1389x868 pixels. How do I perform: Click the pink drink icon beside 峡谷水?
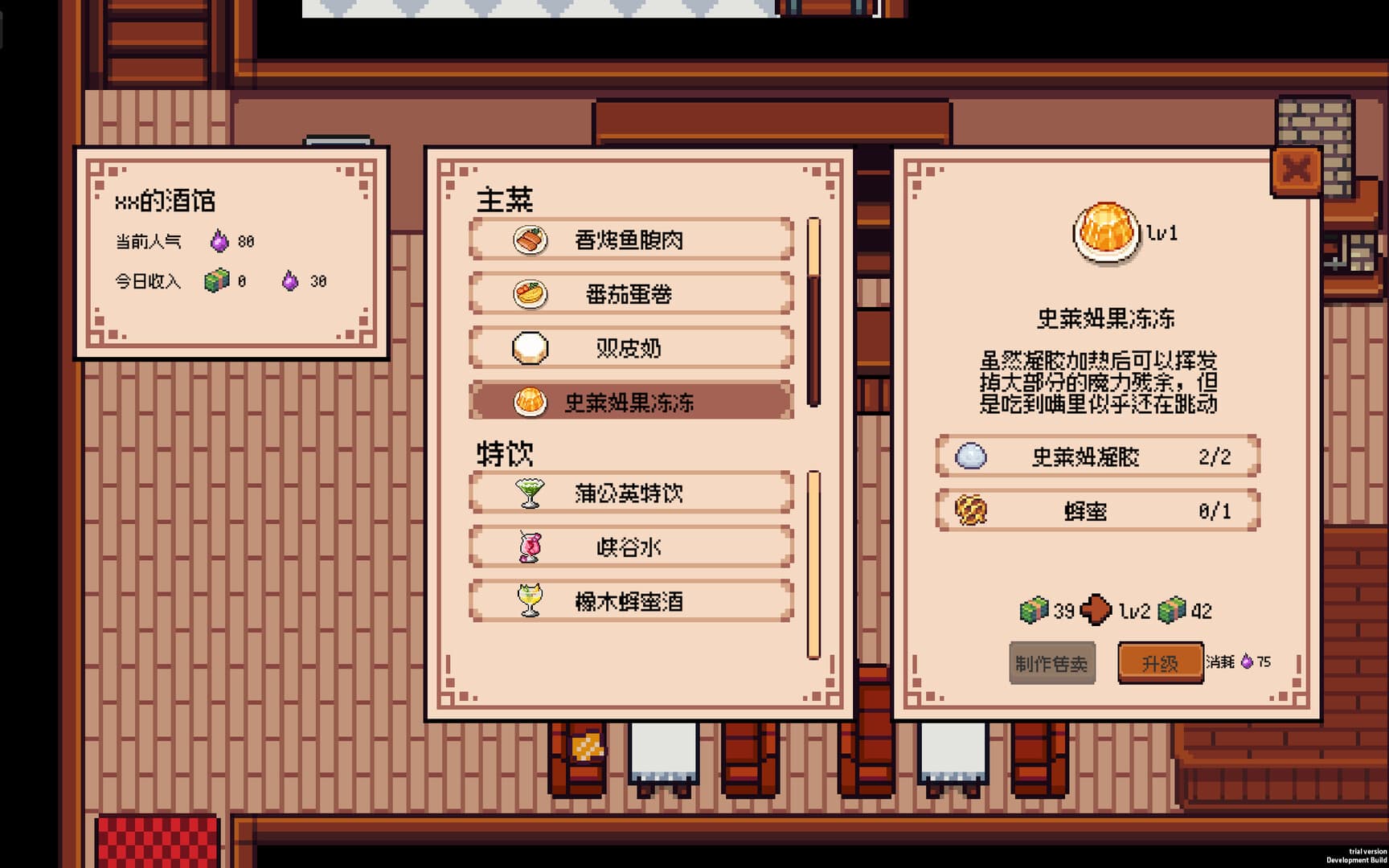531,547
